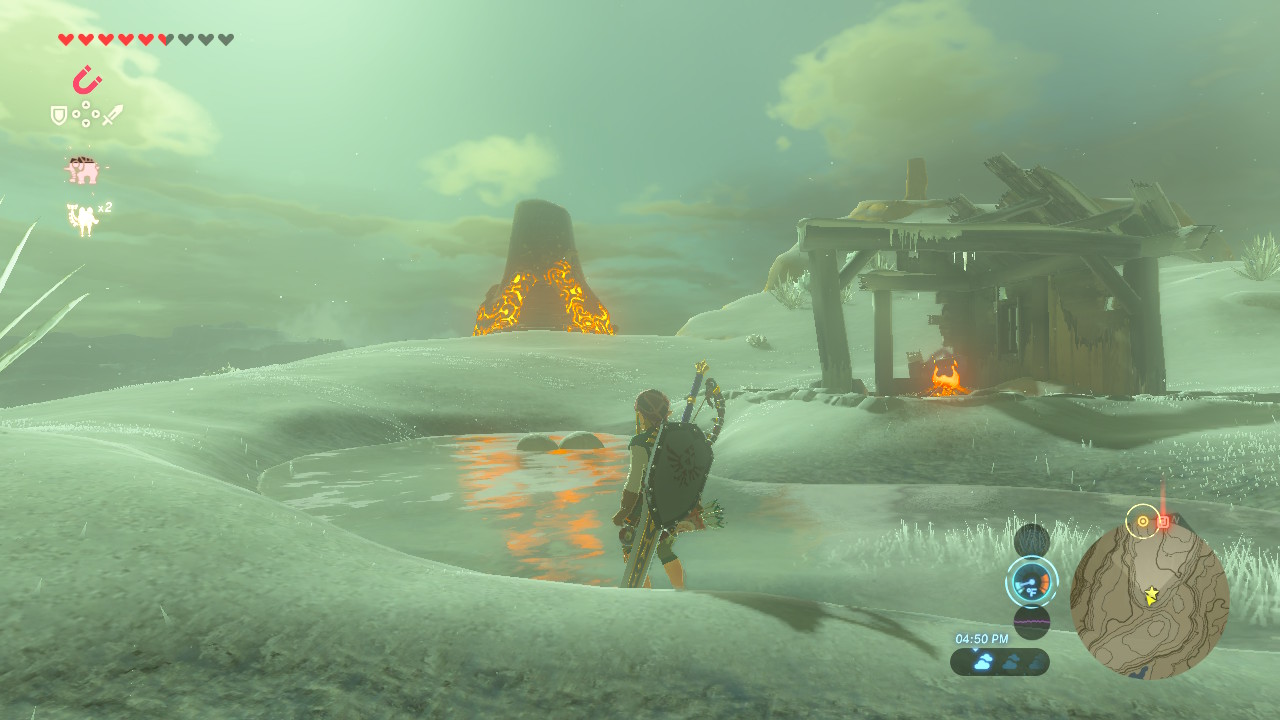Click the Sheikah Sensor circle above the thermometer
The height and width of the screenshot is (720, 1280).
pyautogui.click(x=1031, y=541)
